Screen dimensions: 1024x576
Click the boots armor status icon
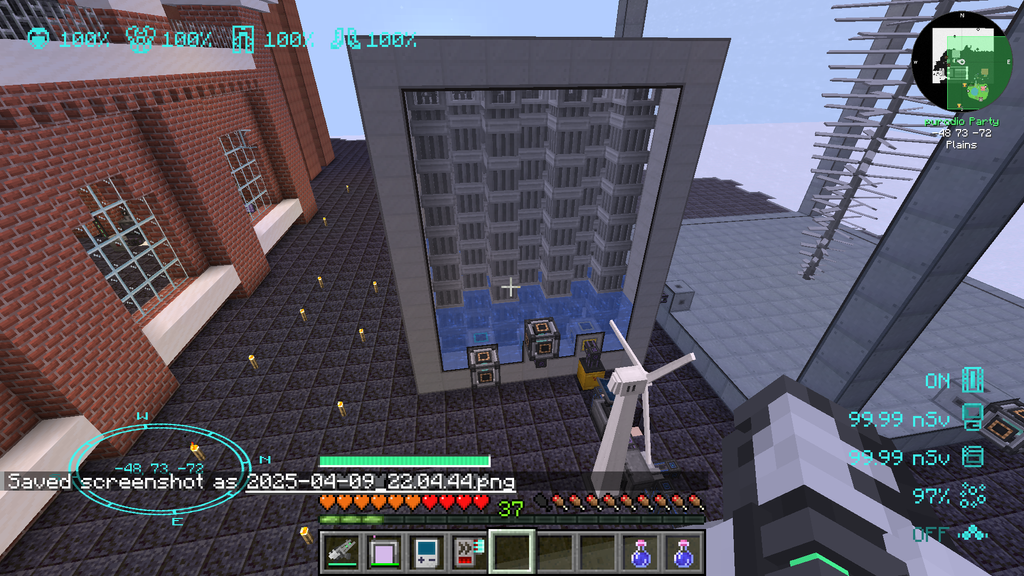click(344, 40)
